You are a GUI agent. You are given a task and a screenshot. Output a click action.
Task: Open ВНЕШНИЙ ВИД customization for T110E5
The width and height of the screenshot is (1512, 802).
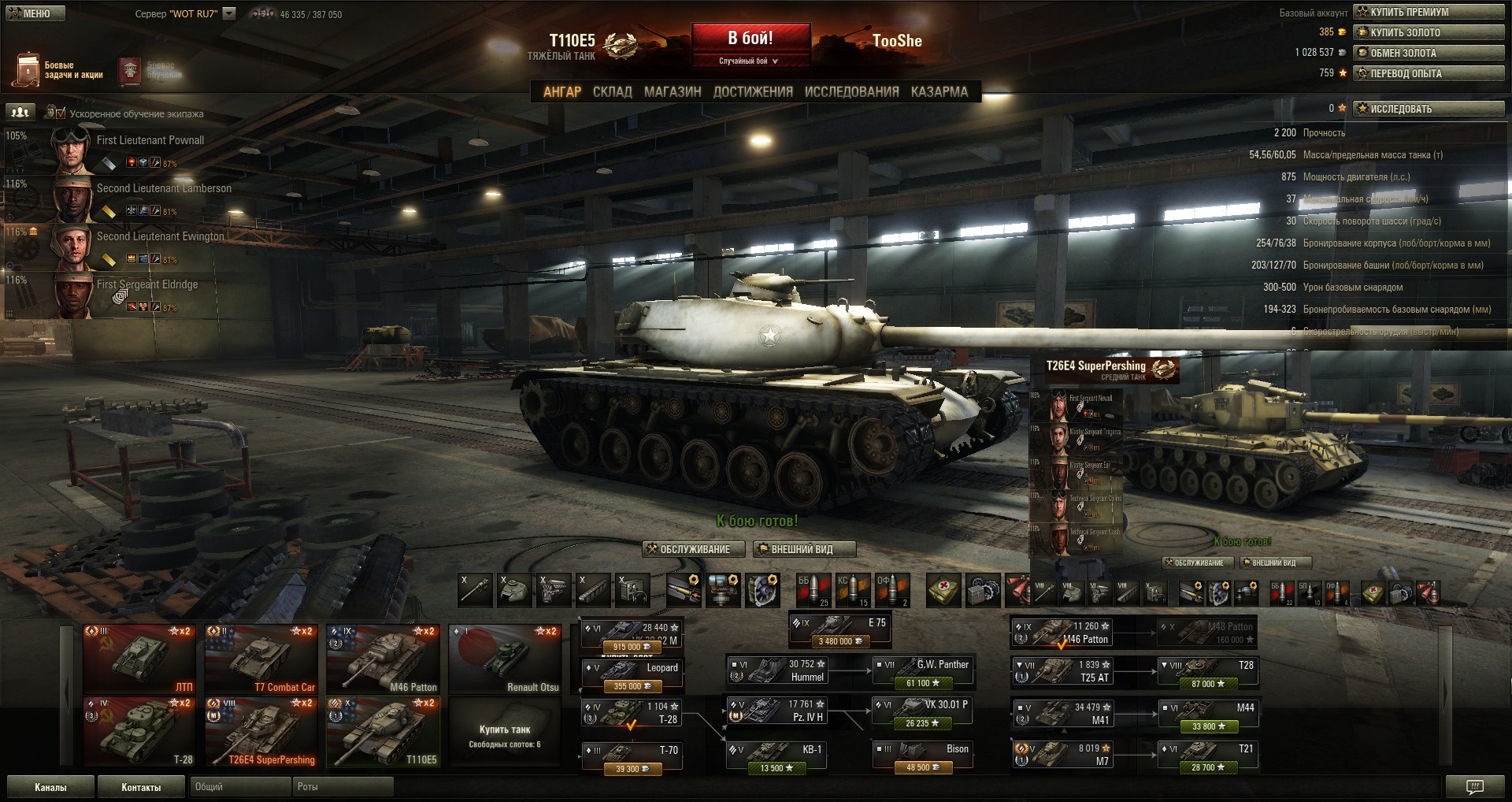[x=803, y=549]
